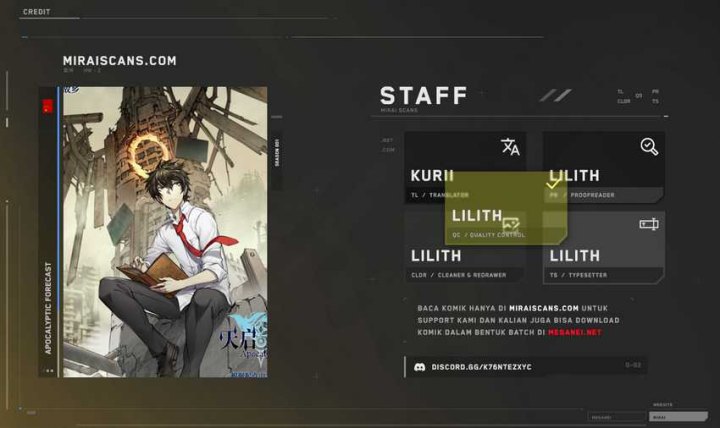
Task: Open the red Meganei.net link
Action: click(x=574, y=332)
